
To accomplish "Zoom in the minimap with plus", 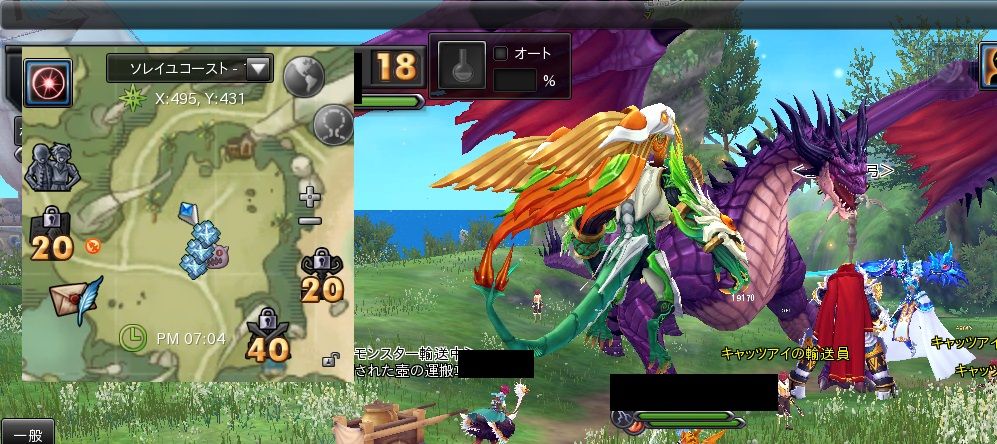I will (310, 196).
